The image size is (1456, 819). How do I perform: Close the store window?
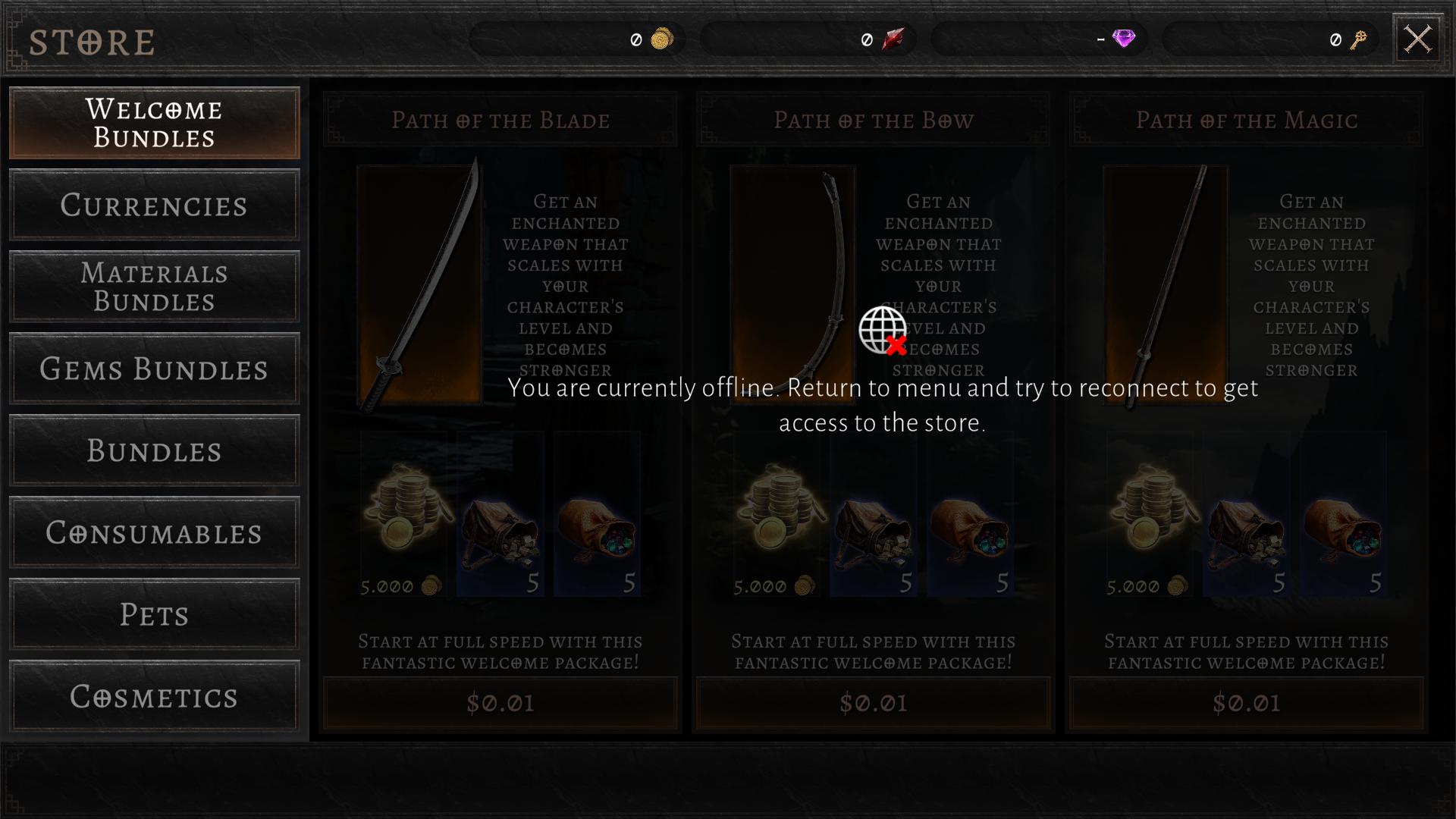(x=1417, y=39)
